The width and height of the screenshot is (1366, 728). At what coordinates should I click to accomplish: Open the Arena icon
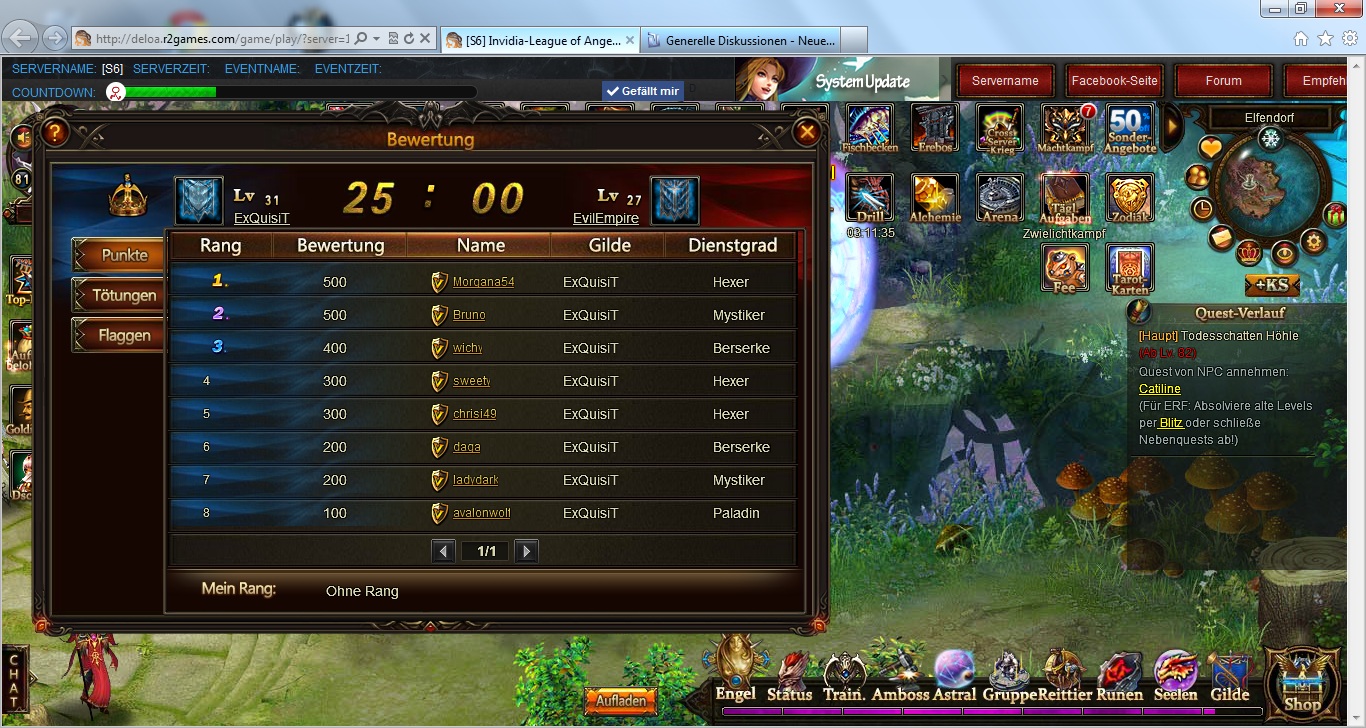pyautogui.click(x=1000, y=197)
